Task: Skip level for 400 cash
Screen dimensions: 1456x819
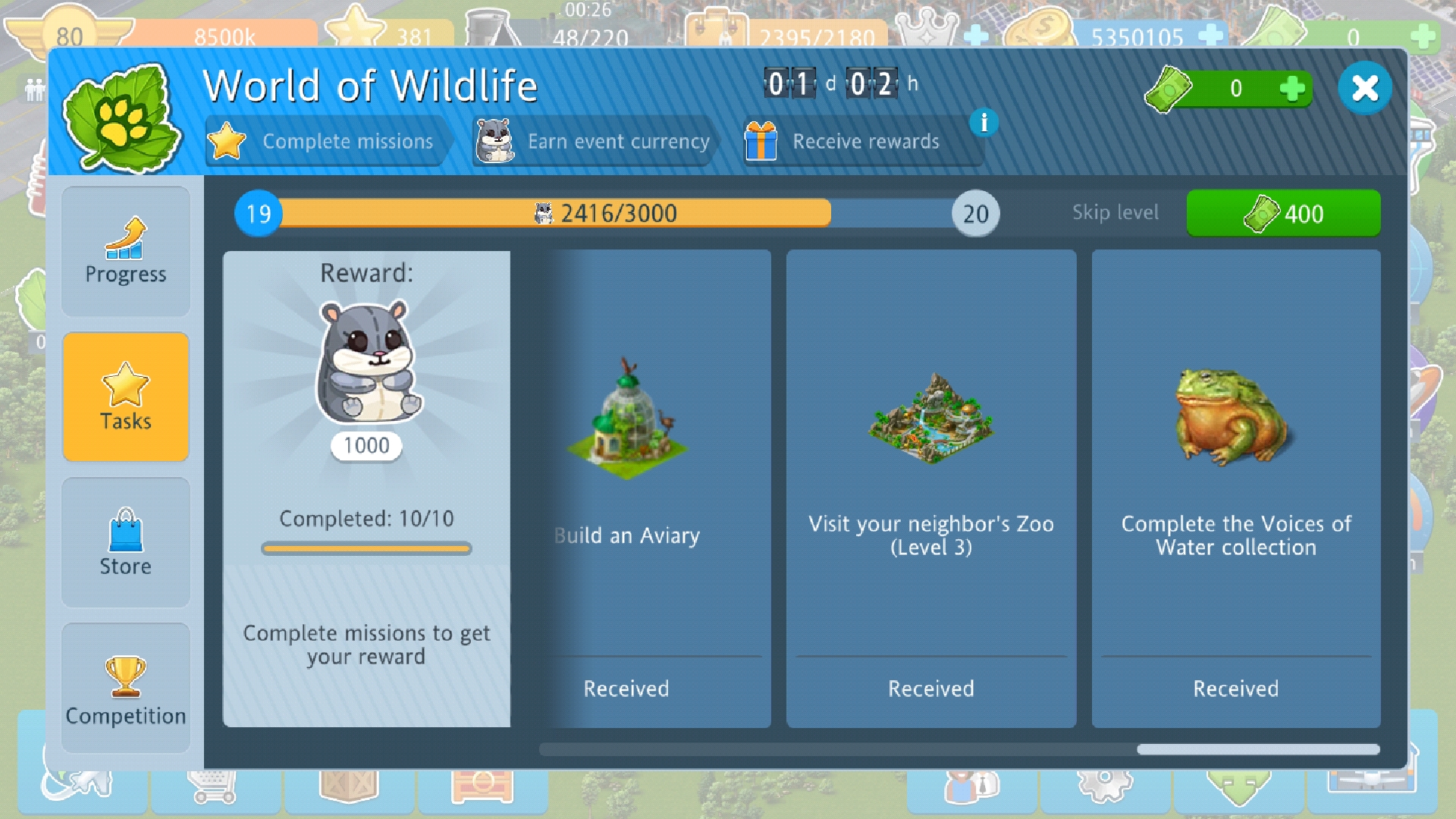Action: tap(1283, 214)
